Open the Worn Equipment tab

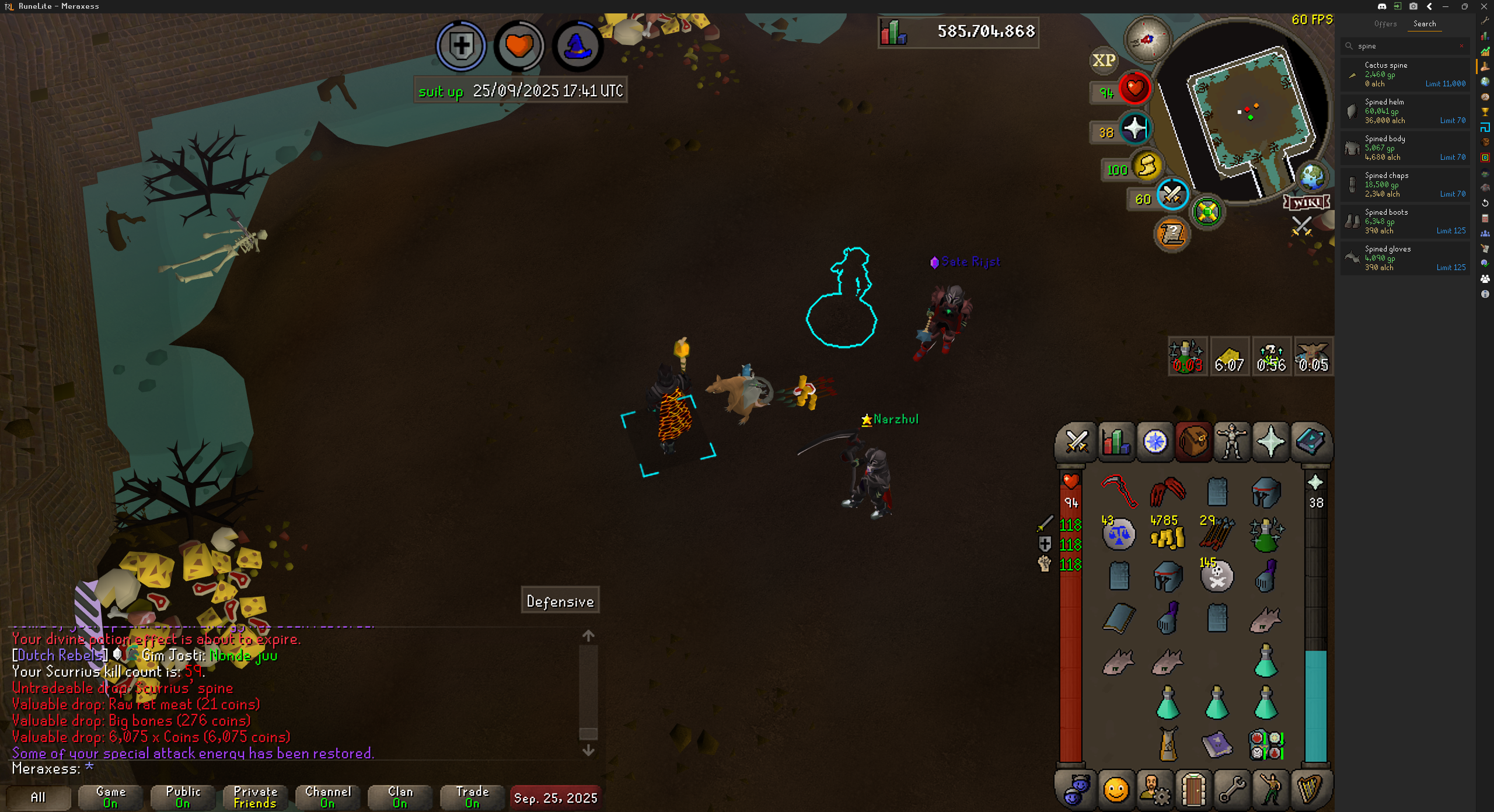pyautogui.click(x=1232, y=442)
